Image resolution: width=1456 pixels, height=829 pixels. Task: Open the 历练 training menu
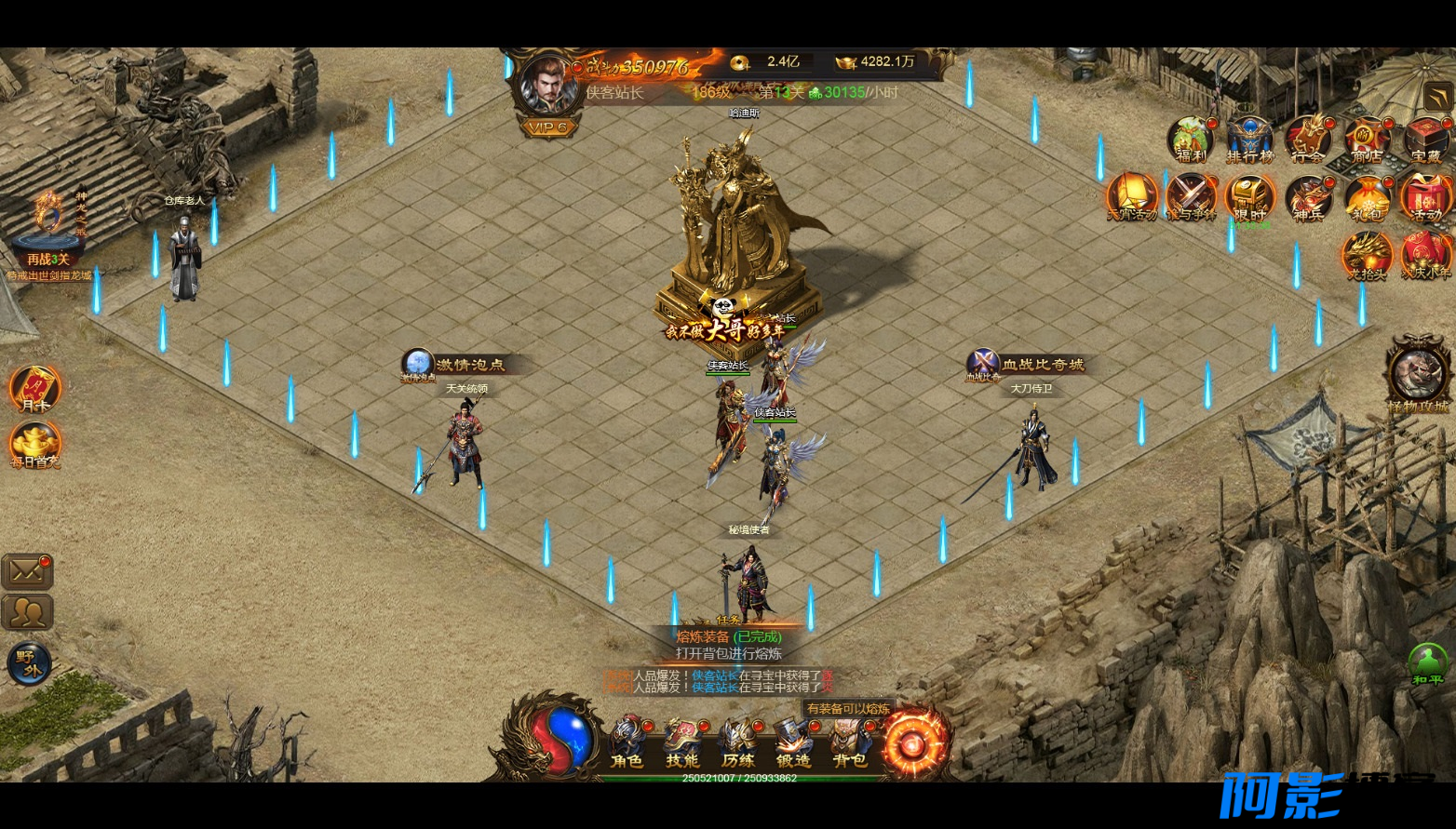(x=738, y=741)
